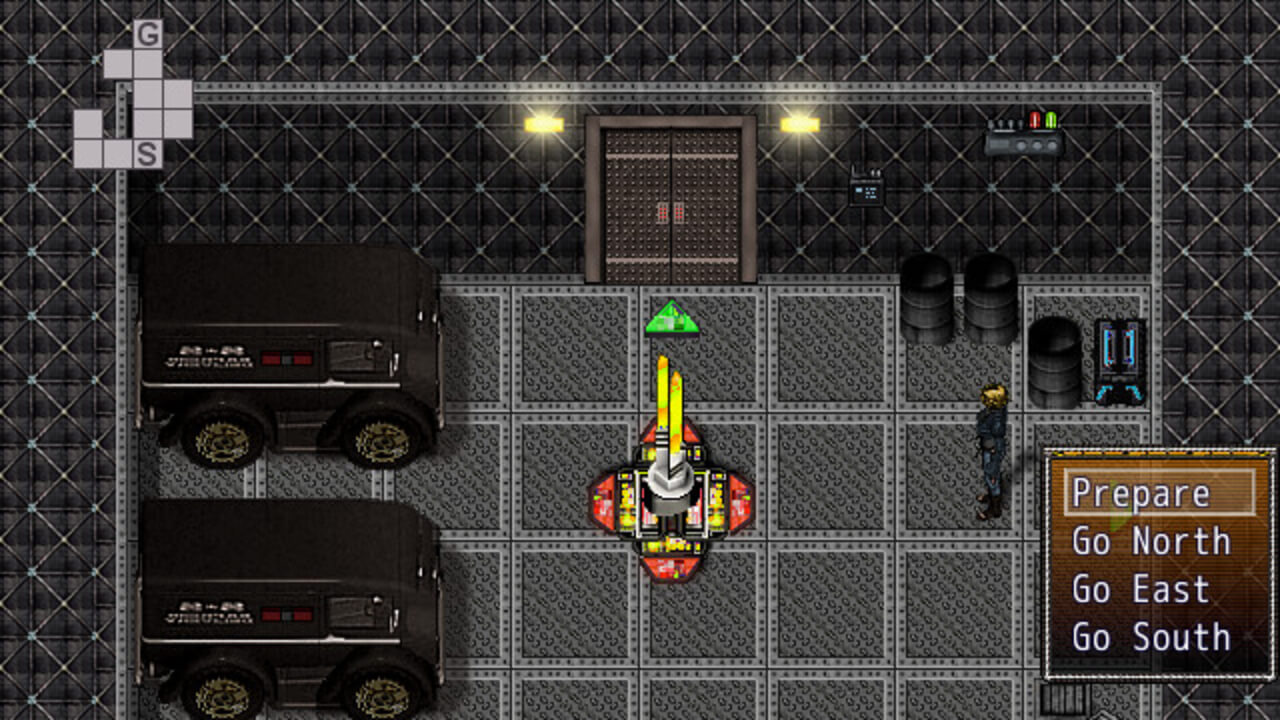Click the G room on the minimap
Screen dimensions: 1280x720
[x=148, y=35]
